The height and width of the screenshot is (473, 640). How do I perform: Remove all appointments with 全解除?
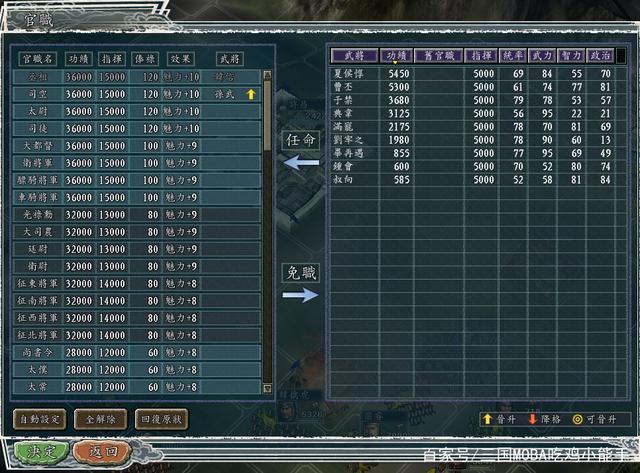100,419
